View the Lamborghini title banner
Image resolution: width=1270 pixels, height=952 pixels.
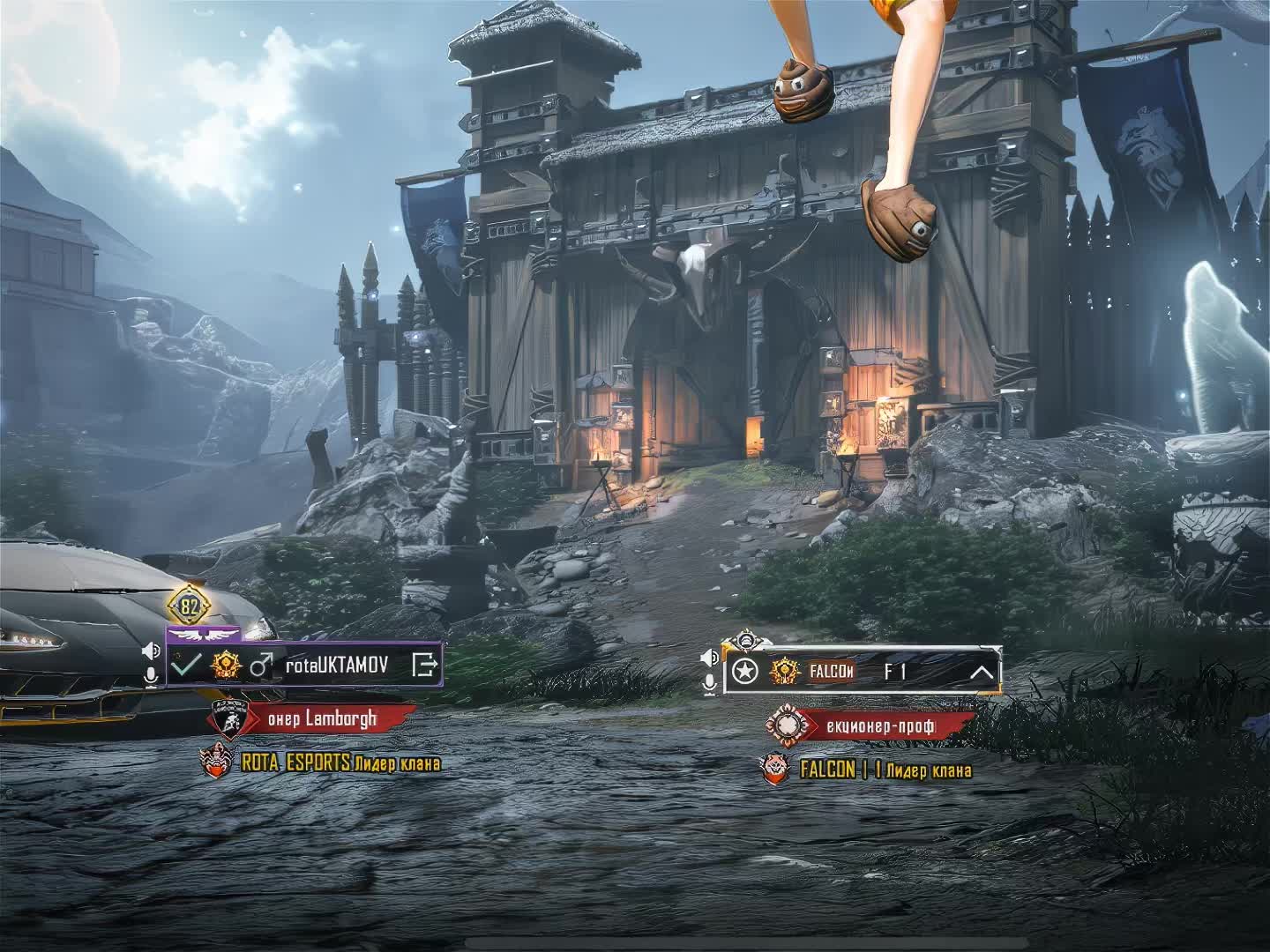pos(322,718)
